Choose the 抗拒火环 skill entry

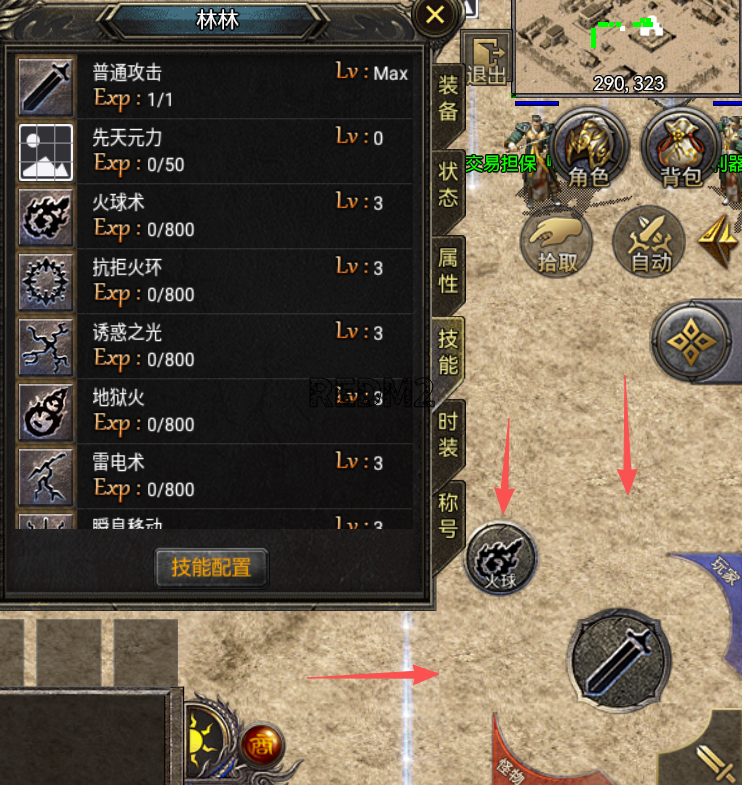[x=215, y=280]
